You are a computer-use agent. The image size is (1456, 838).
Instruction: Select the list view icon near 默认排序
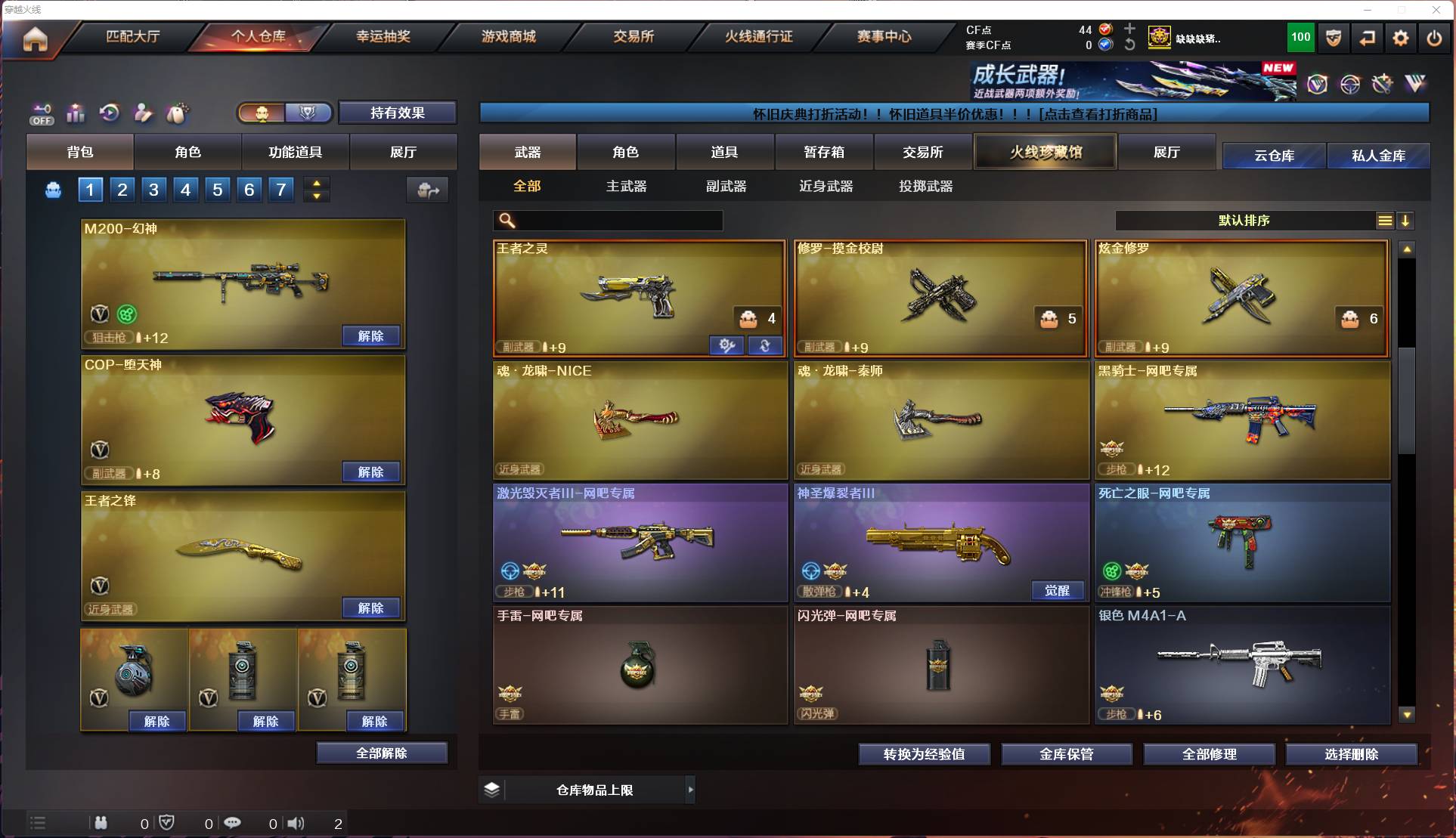coord(1384,221)
